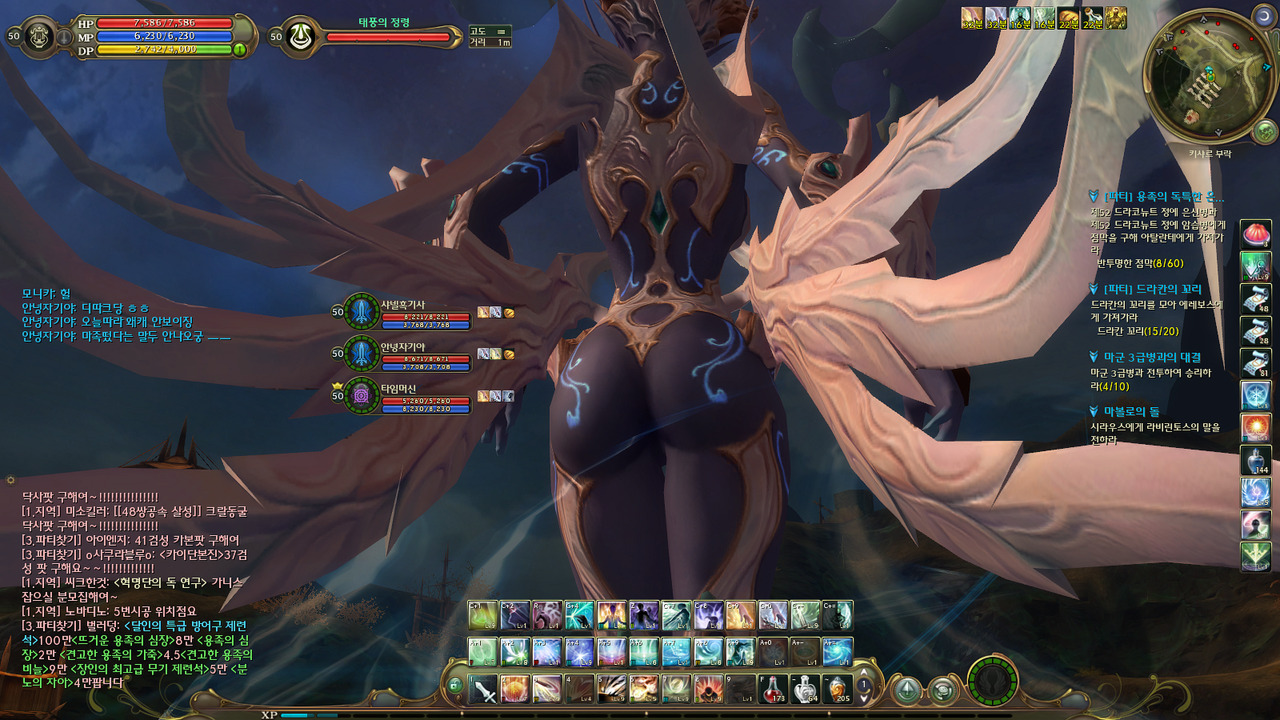This screenshot has height=720, width=1280.
Task: Click the green DP level indicator button
Action: [x=240, y=49]
